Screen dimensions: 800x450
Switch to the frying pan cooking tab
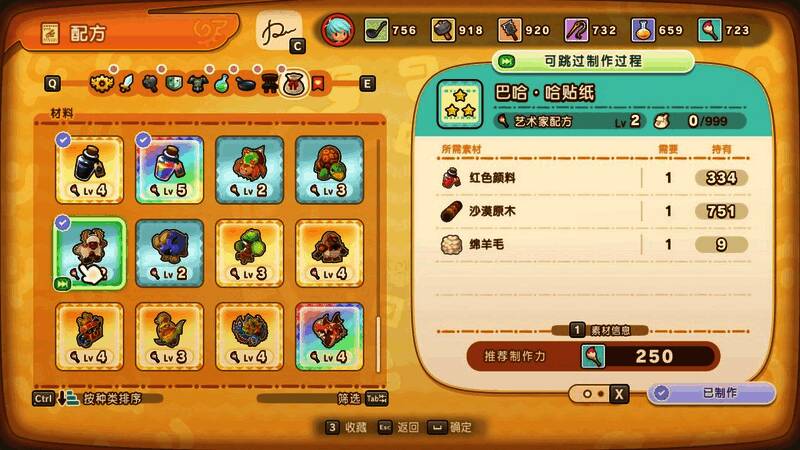(x=245, y=84)
